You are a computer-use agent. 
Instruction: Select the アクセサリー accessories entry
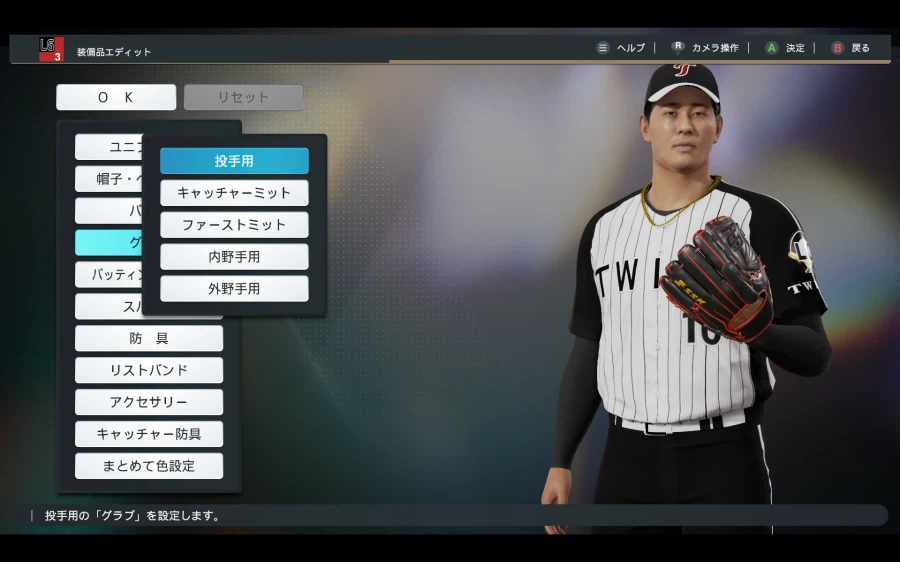point(149,402)
